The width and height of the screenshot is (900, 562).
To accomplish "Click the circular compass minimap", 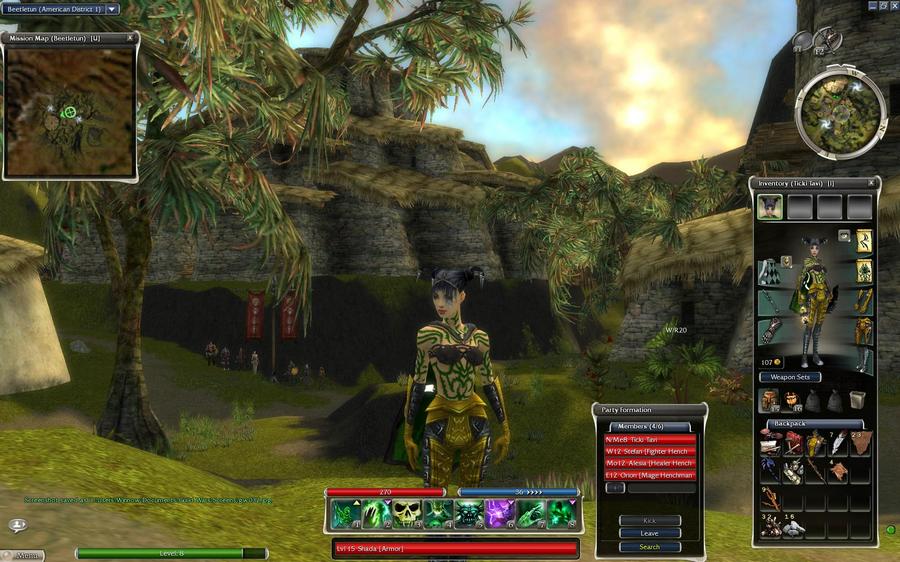I will [840, 114].
